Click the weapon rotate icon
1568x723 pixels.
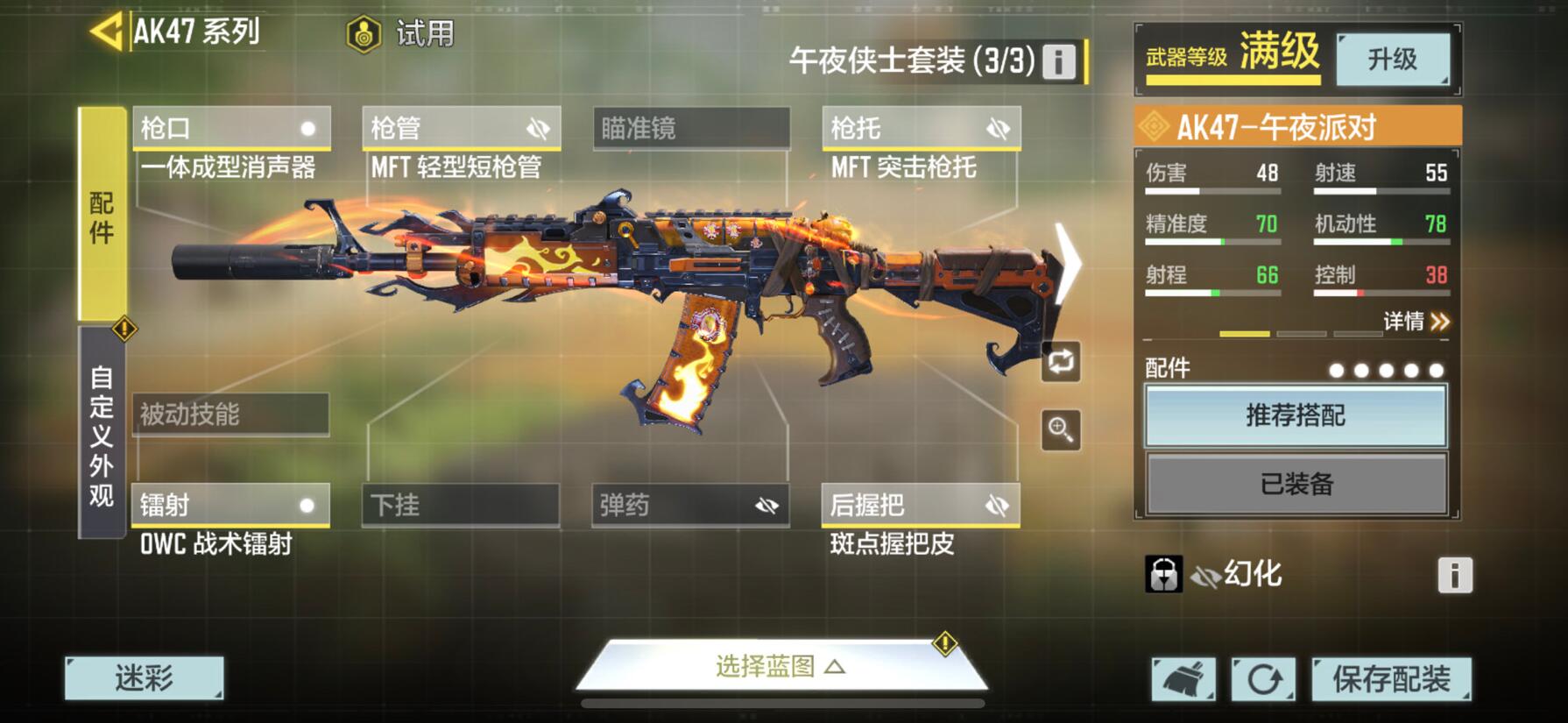[1060, 363]
